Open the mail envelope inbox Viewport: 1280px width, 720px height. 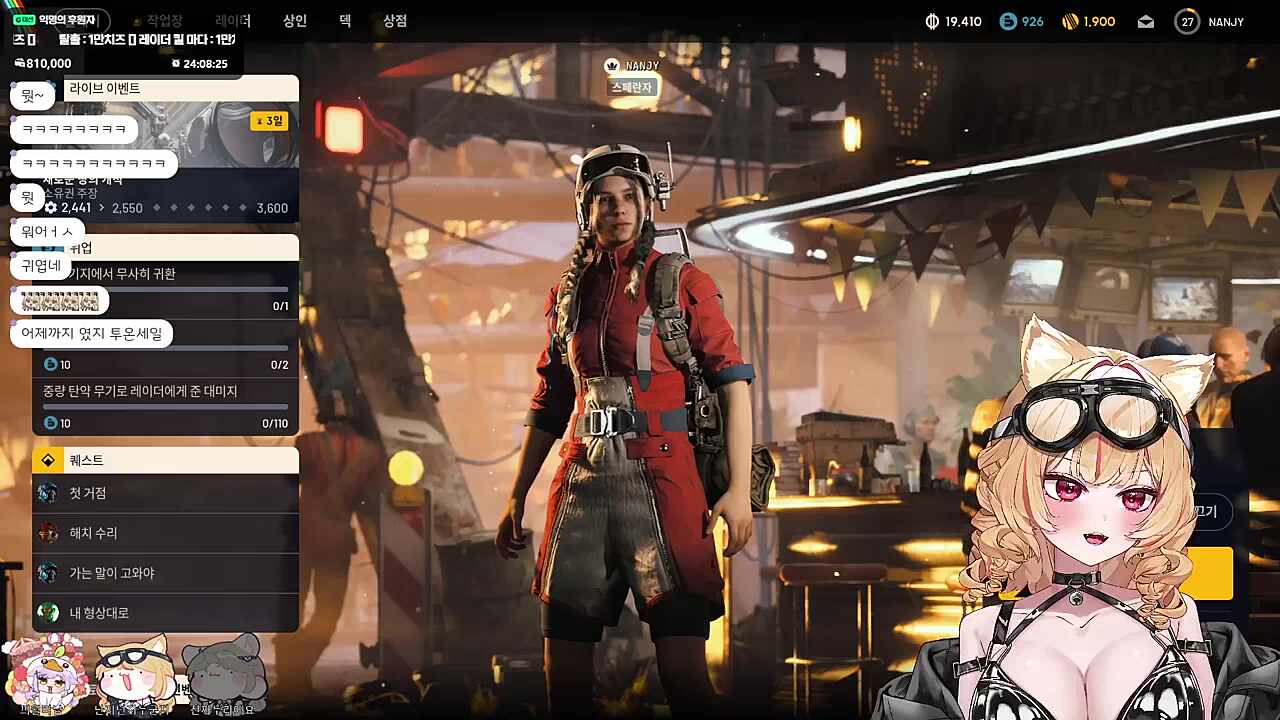point(1146,22)
